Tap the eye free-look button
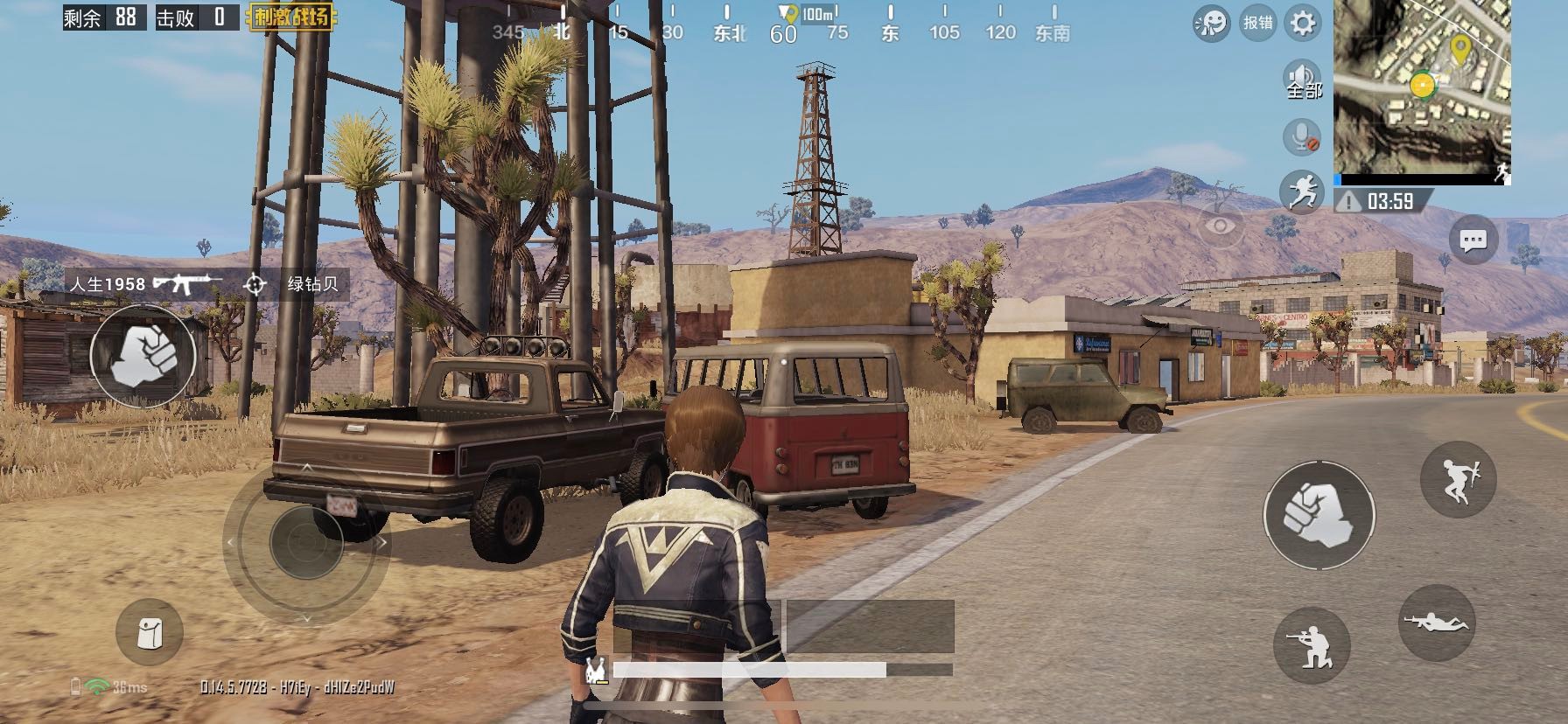Image resolution: width=1568 pixels, height=724 pixels. tap(1219, 226)
